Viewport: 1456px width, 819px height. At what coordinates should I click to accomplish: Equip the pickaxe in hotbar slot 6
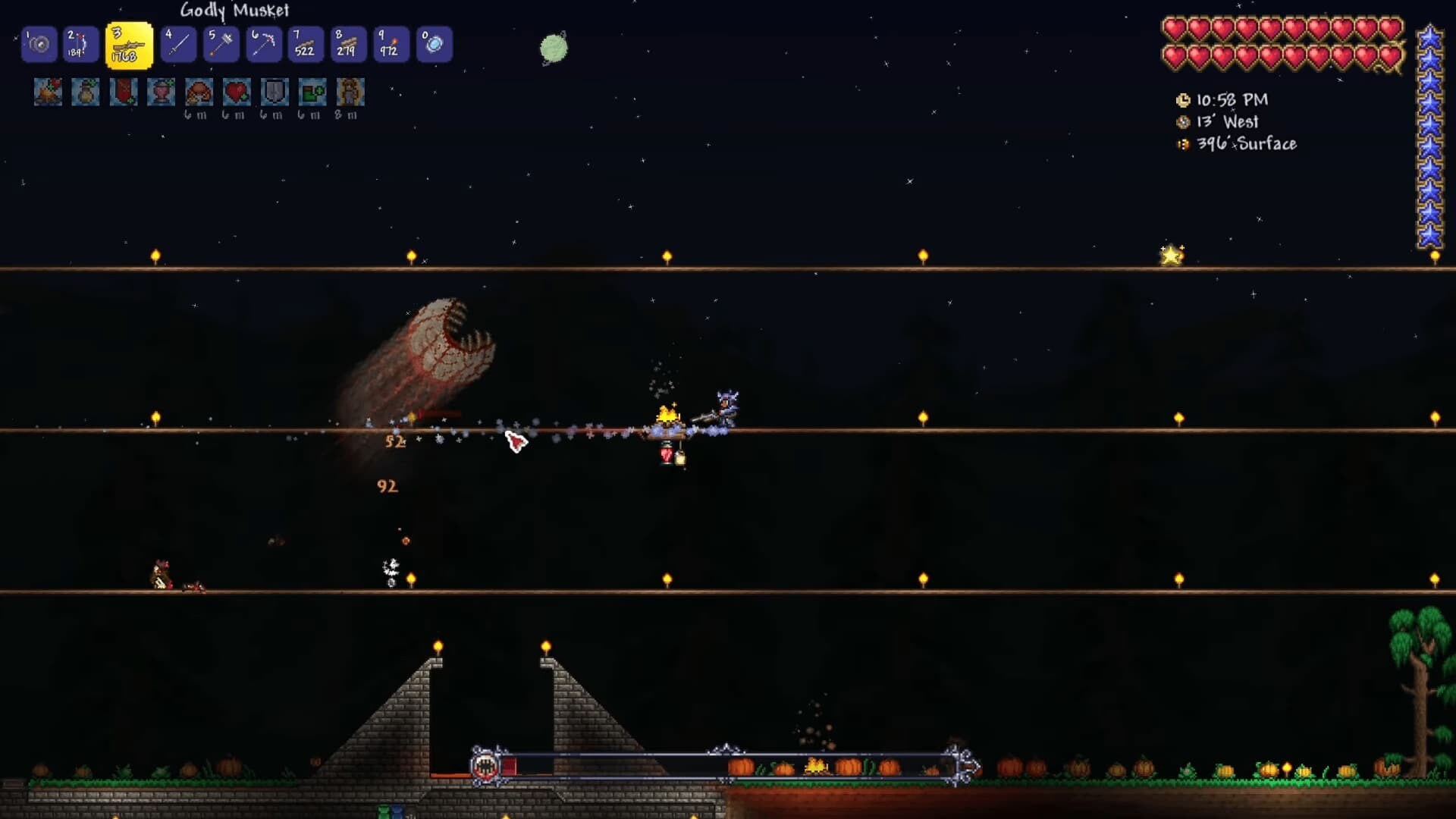(263, 45)
